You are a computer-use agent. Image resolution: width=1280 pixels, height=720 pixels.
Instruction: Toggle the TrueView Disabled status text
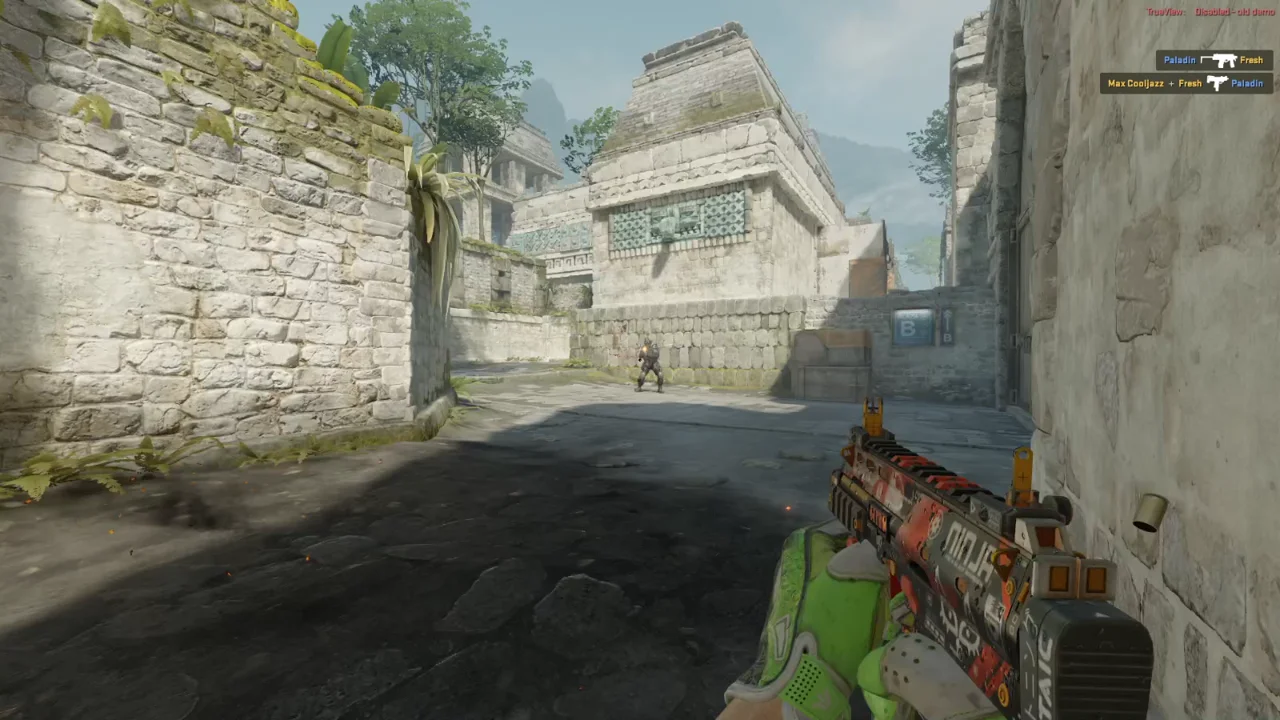pyautogui.click(x=1212, y=12)
